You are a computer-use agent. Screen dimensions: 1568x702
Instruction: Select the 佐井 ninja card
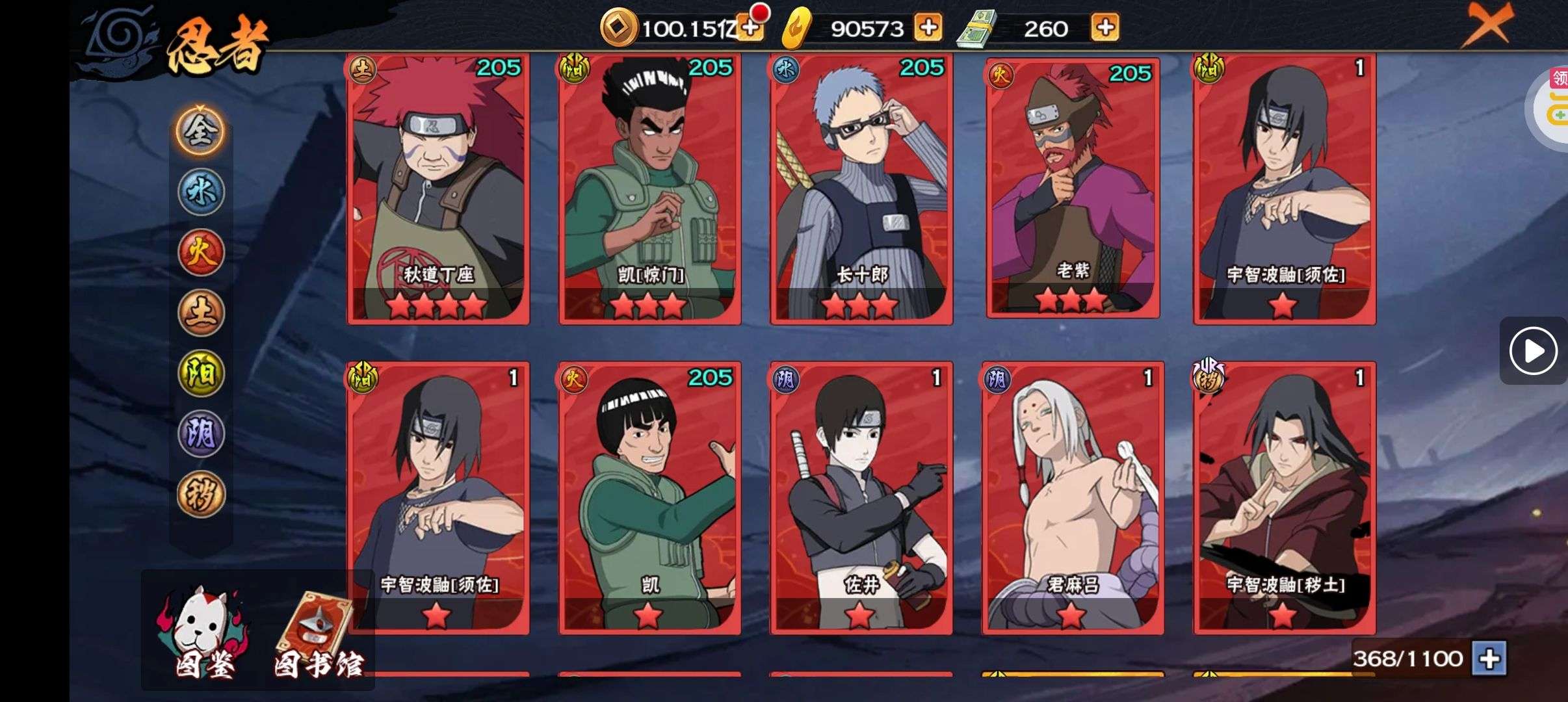(x=861, y=498)
